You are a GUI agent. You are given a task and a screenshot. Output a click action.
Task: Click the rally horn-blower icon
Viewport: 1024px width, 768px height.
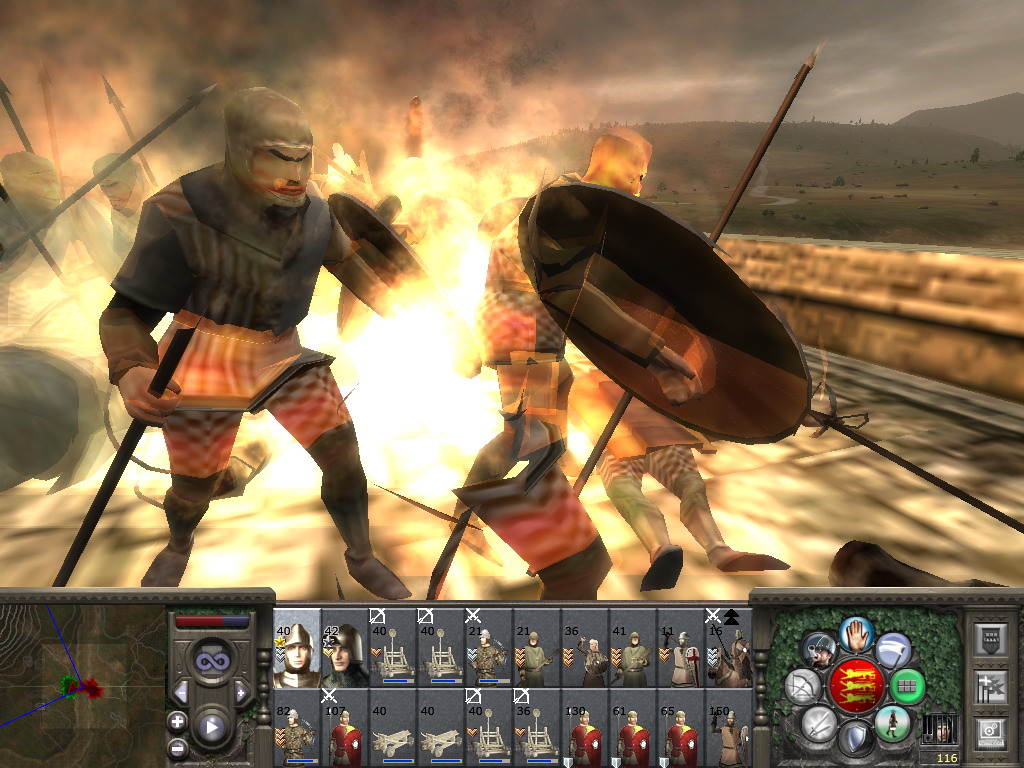click(821, 650)
